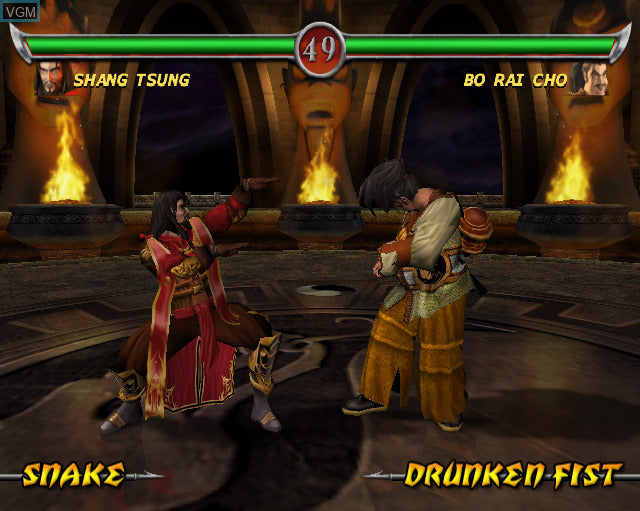Image resolution: width=640 pixels, height=511 pixels.
Task: Select the Drunken Fist style label
Action: pyautogui.click(x=513, y=475)
